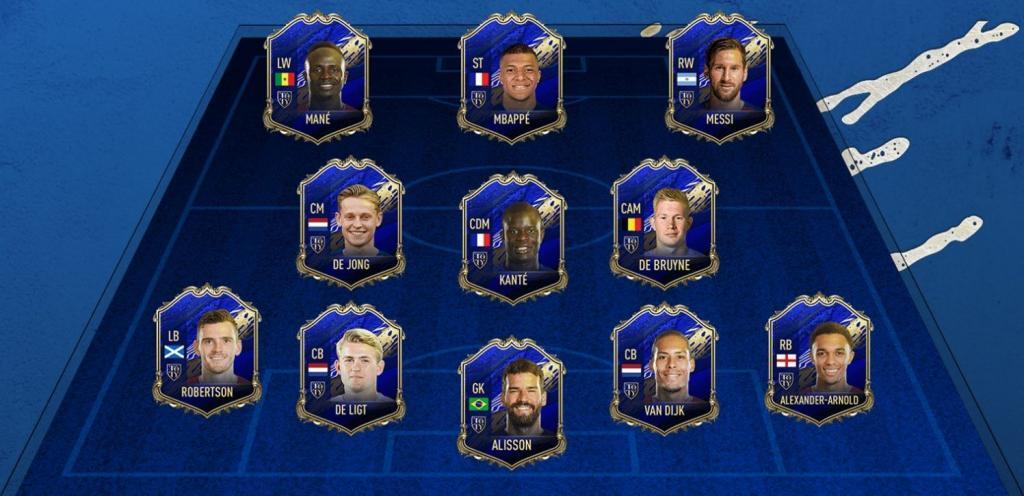Pick the Messi right wing card
Image resolution: width=1024 pixels, height=496 pixels.
[720, 78]
